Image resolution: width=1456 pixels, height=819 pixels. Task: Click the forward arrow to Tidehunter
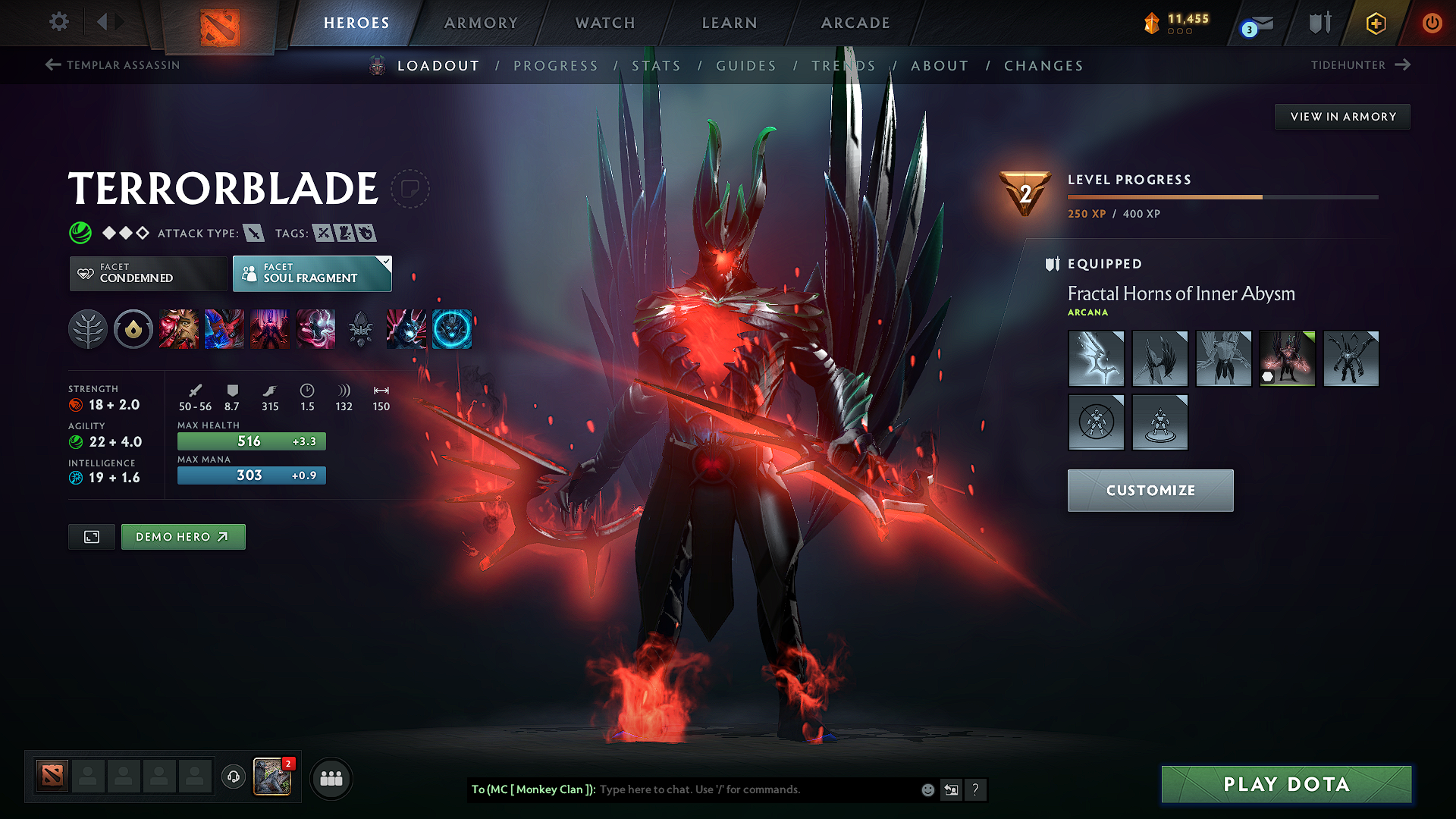click(x=1403, y=65)
